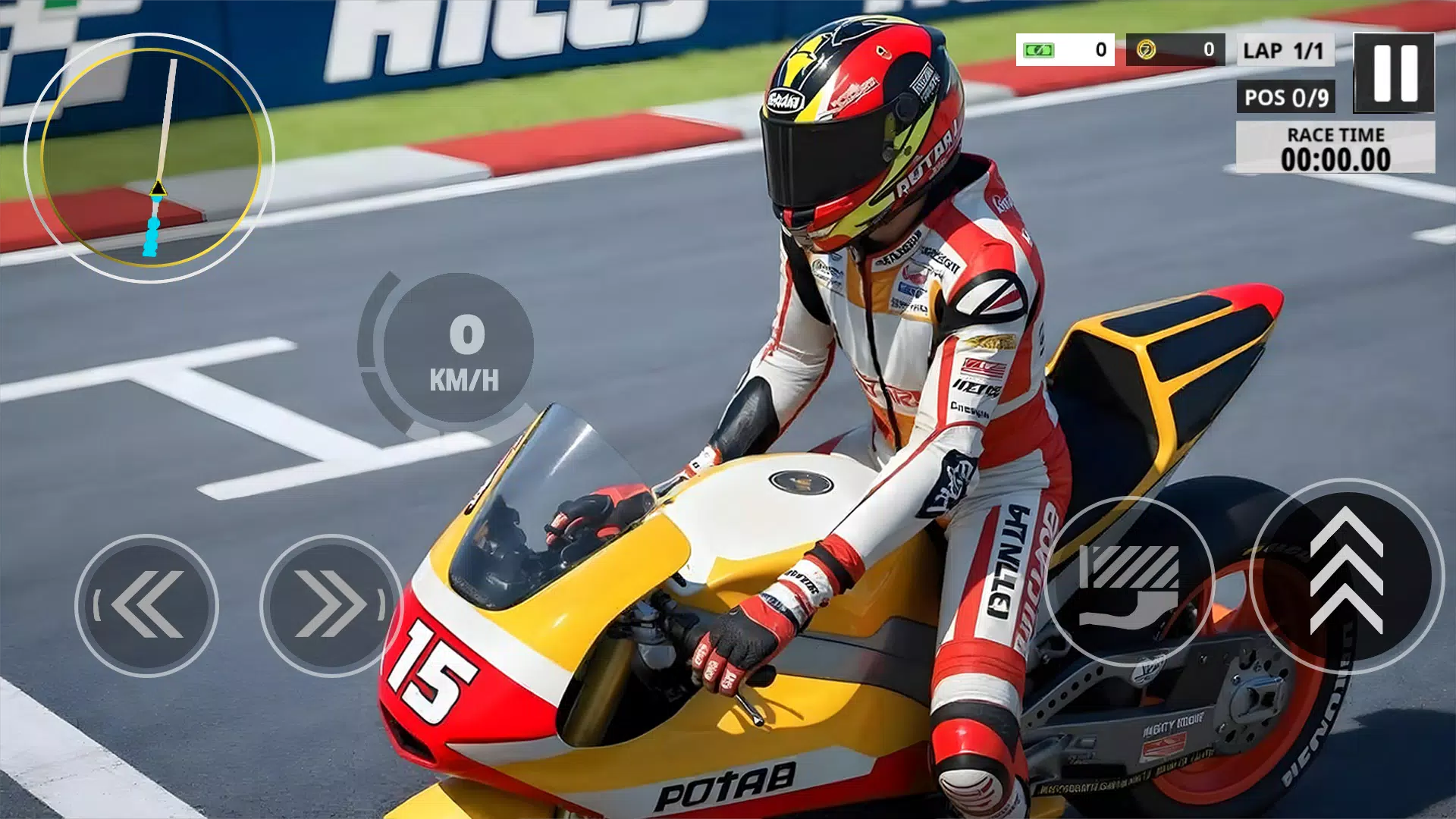This screenshot has width=1456, height=819.
Task: Open the RACE TIME display
Action: 1336,148
